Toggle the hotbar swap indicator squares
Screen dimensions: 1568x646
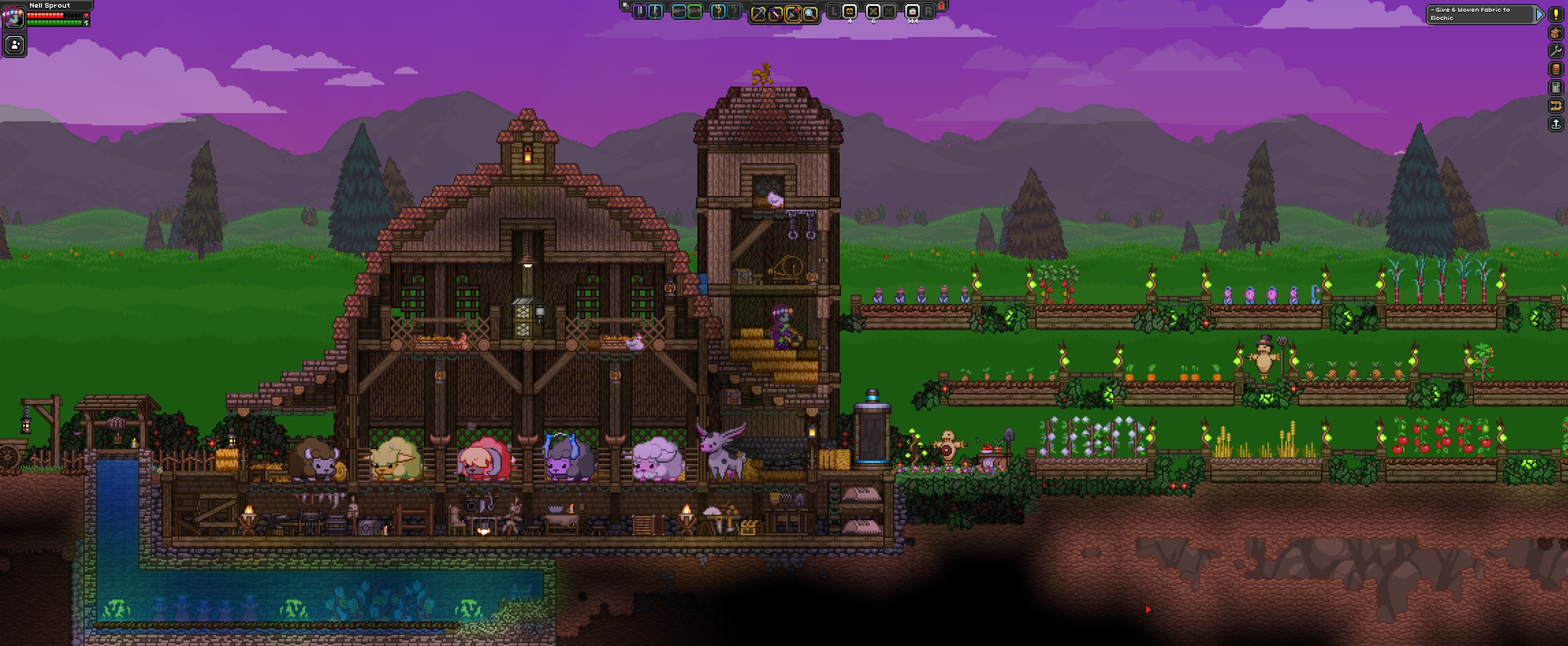[626, 5]
